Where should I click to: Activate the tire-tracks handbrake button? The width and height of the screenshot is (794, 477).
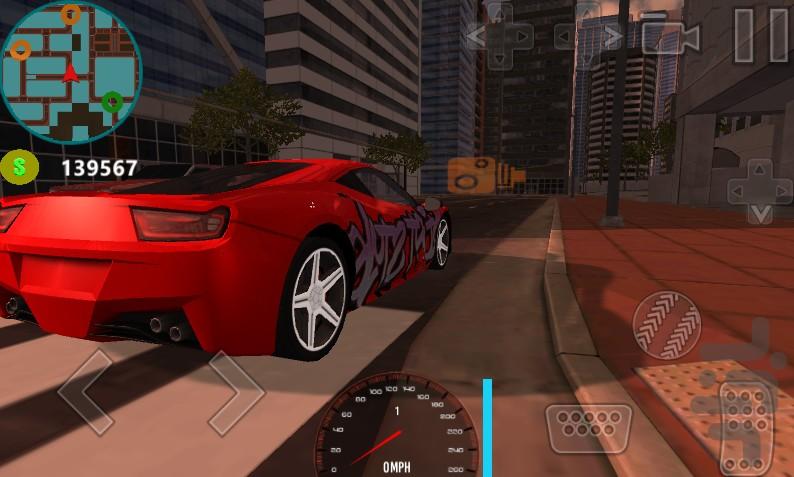click(x=666, y=325)
